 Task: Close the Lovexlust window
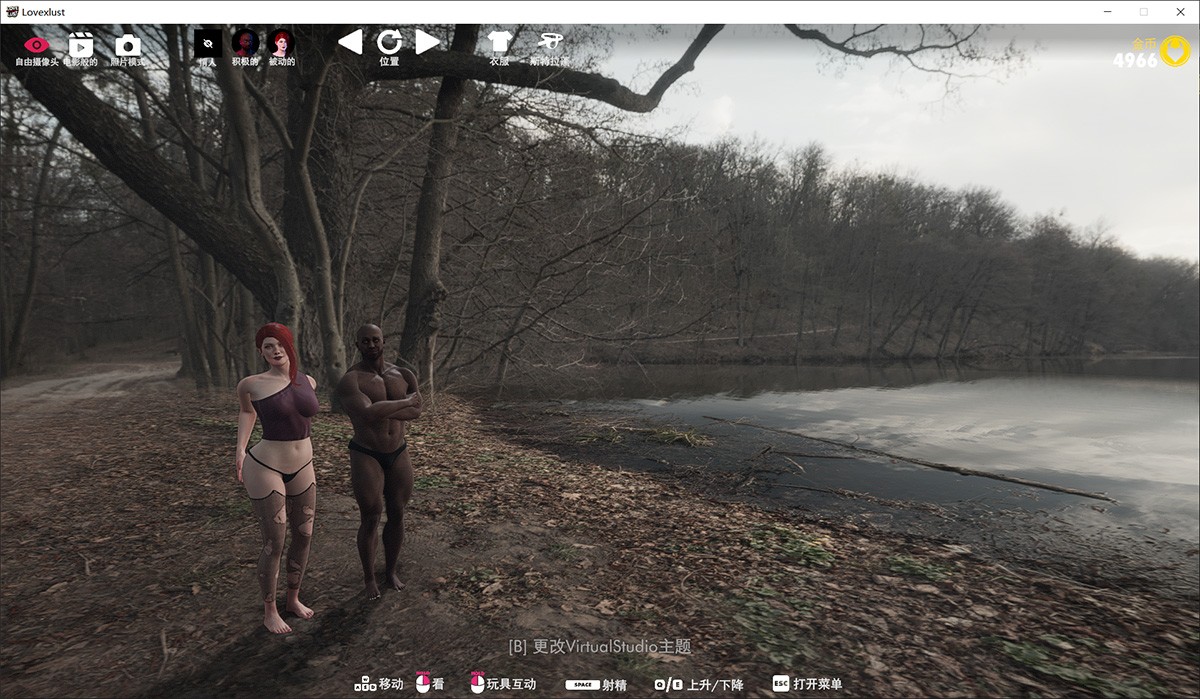tap(1177, 12)
